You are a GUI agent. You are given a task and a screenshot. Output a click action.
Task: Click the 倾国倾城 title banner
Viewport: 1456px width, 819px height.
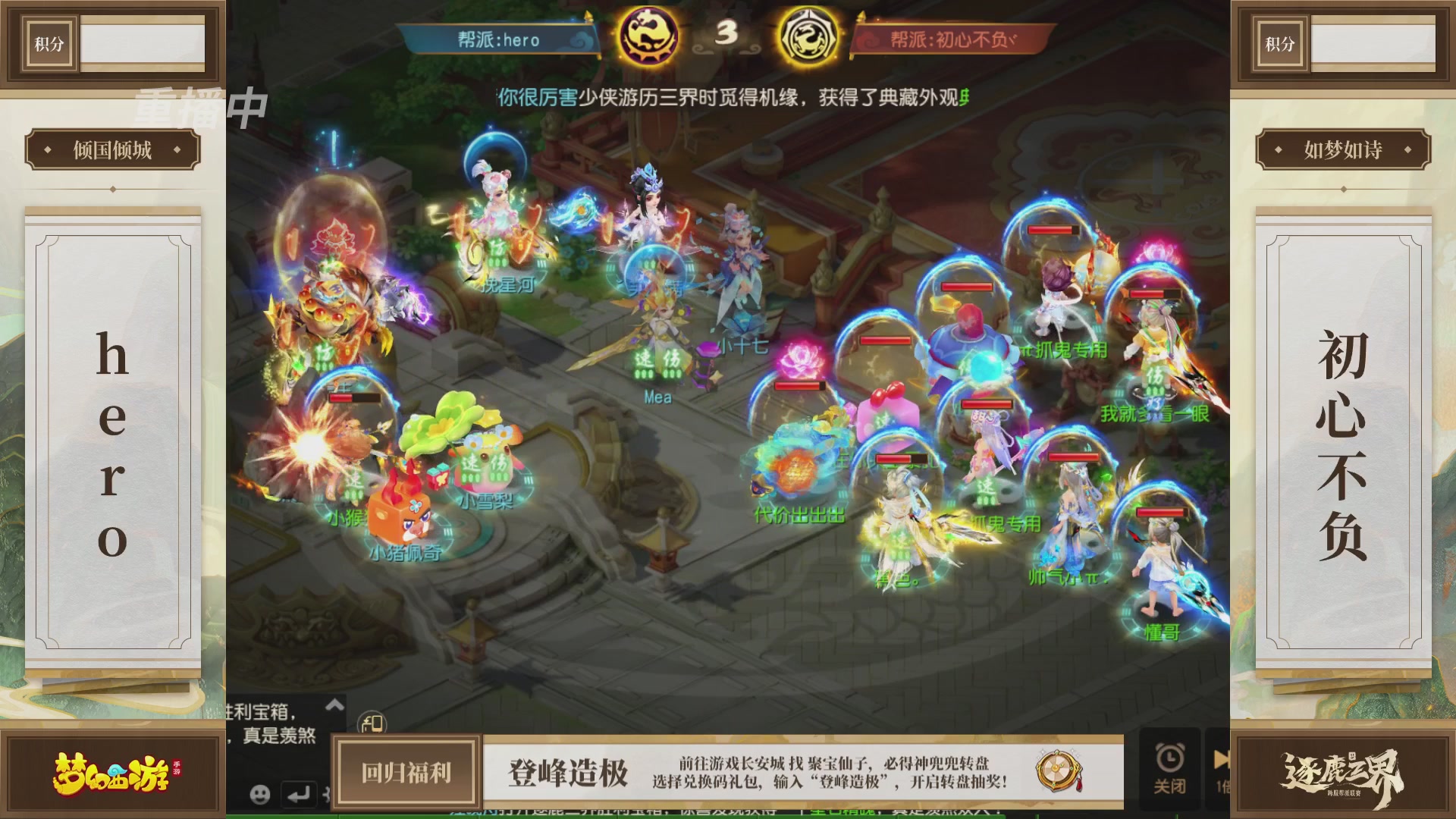pos(111,150)
